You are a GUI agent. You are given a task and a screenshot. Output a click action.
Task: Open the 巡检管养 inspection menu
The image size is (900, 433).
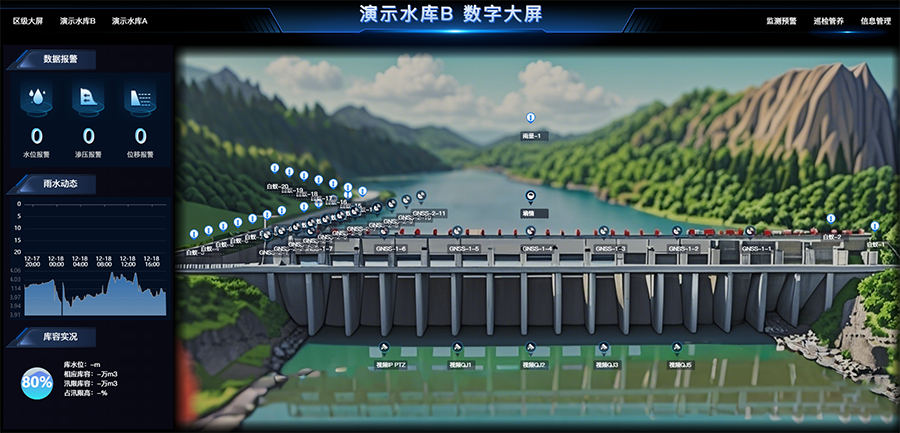click(828, 20)
